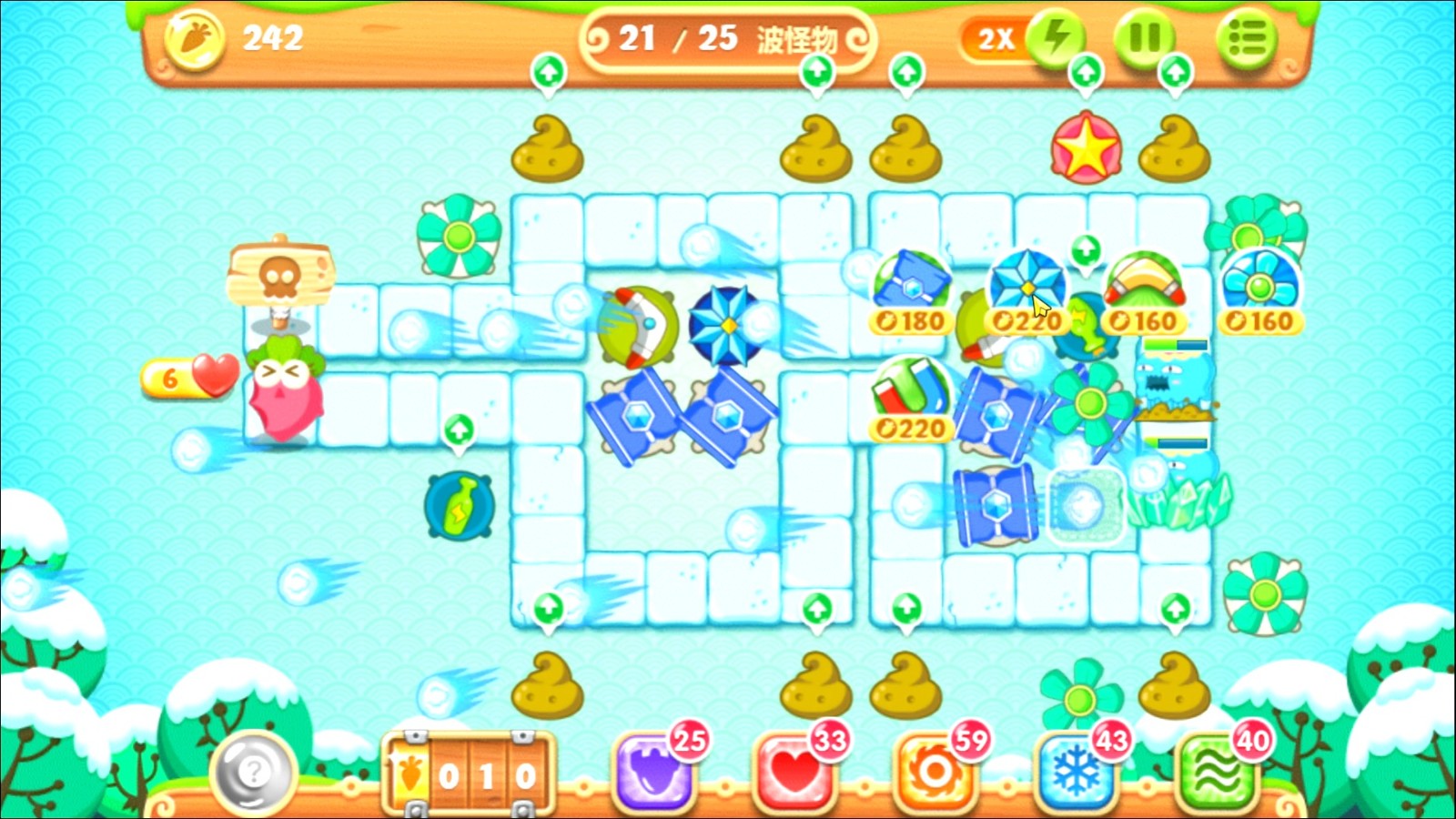Activate the orange power-up with 59 uses

[x=935, y=772]
